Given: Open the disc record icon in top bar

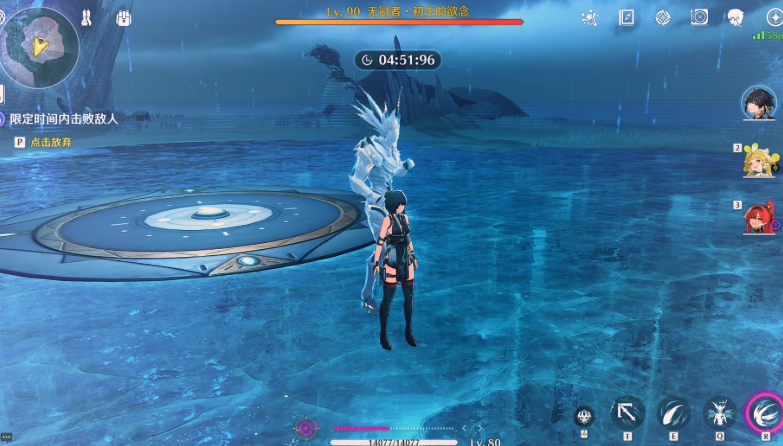Looking at the screenshot, I should click(699, 17).
